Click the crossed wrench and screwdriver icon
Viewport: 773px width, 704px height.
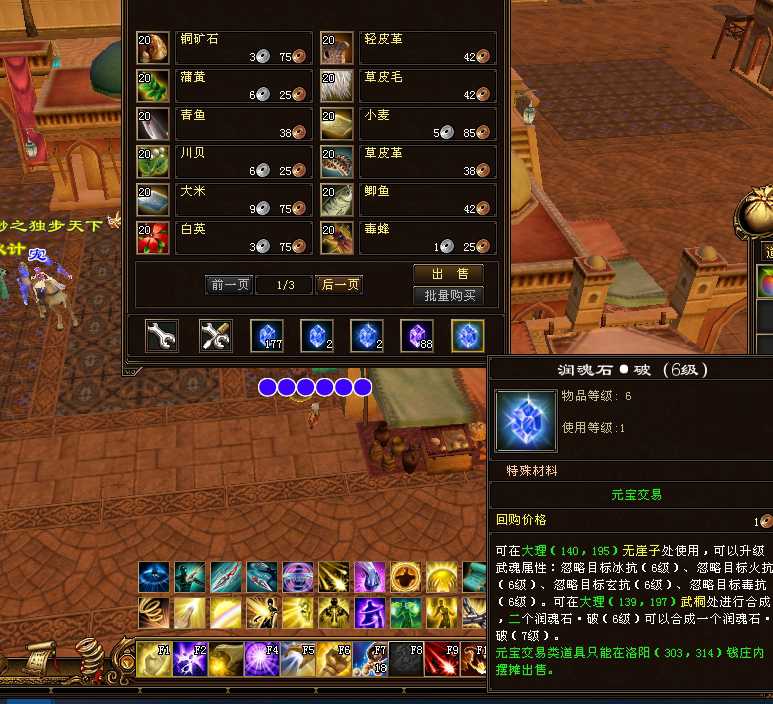coord(216,336)
